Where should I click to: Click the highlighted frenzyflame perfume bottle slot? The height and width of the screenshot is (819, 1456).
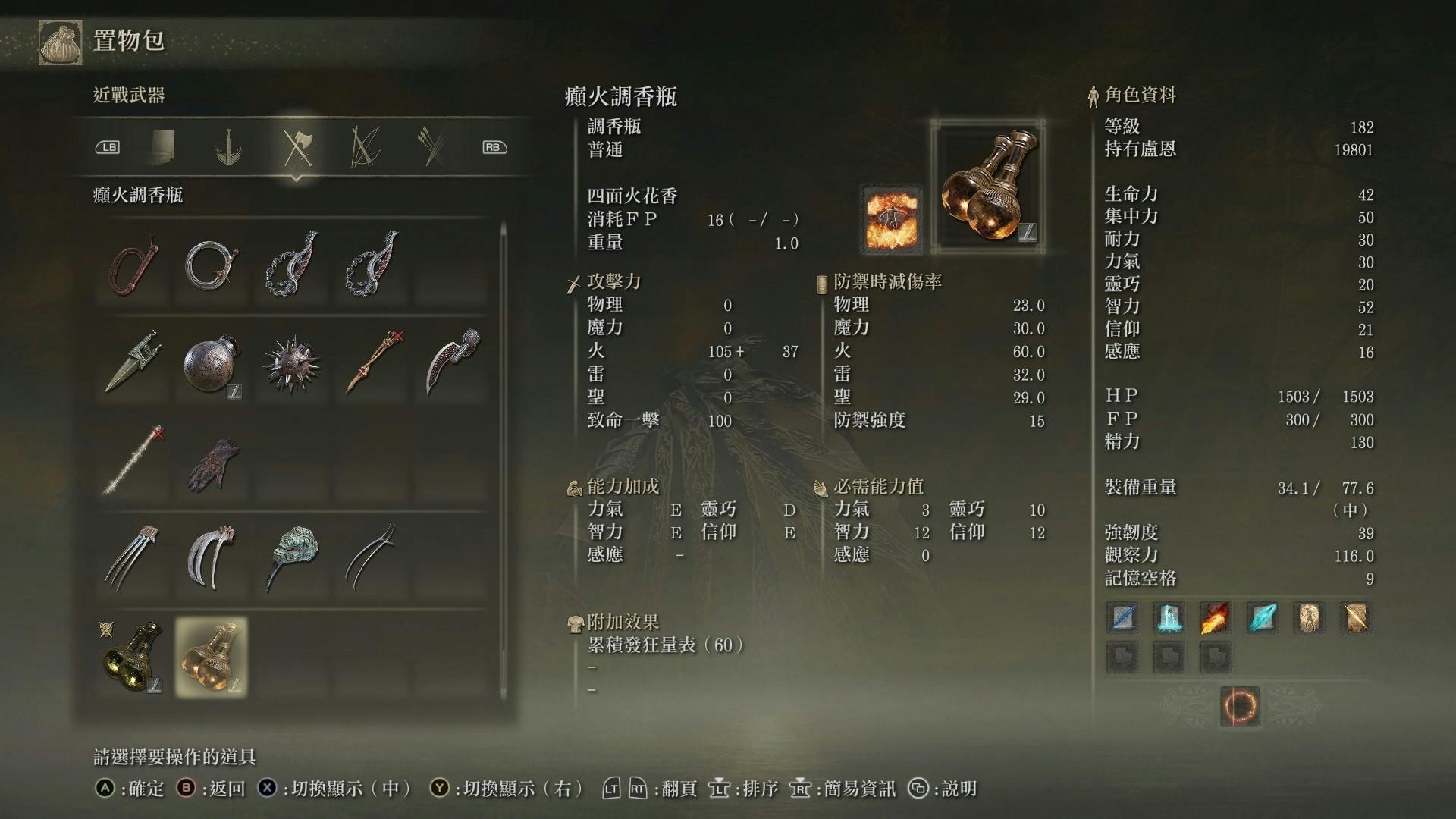click(x=212, y=657)
